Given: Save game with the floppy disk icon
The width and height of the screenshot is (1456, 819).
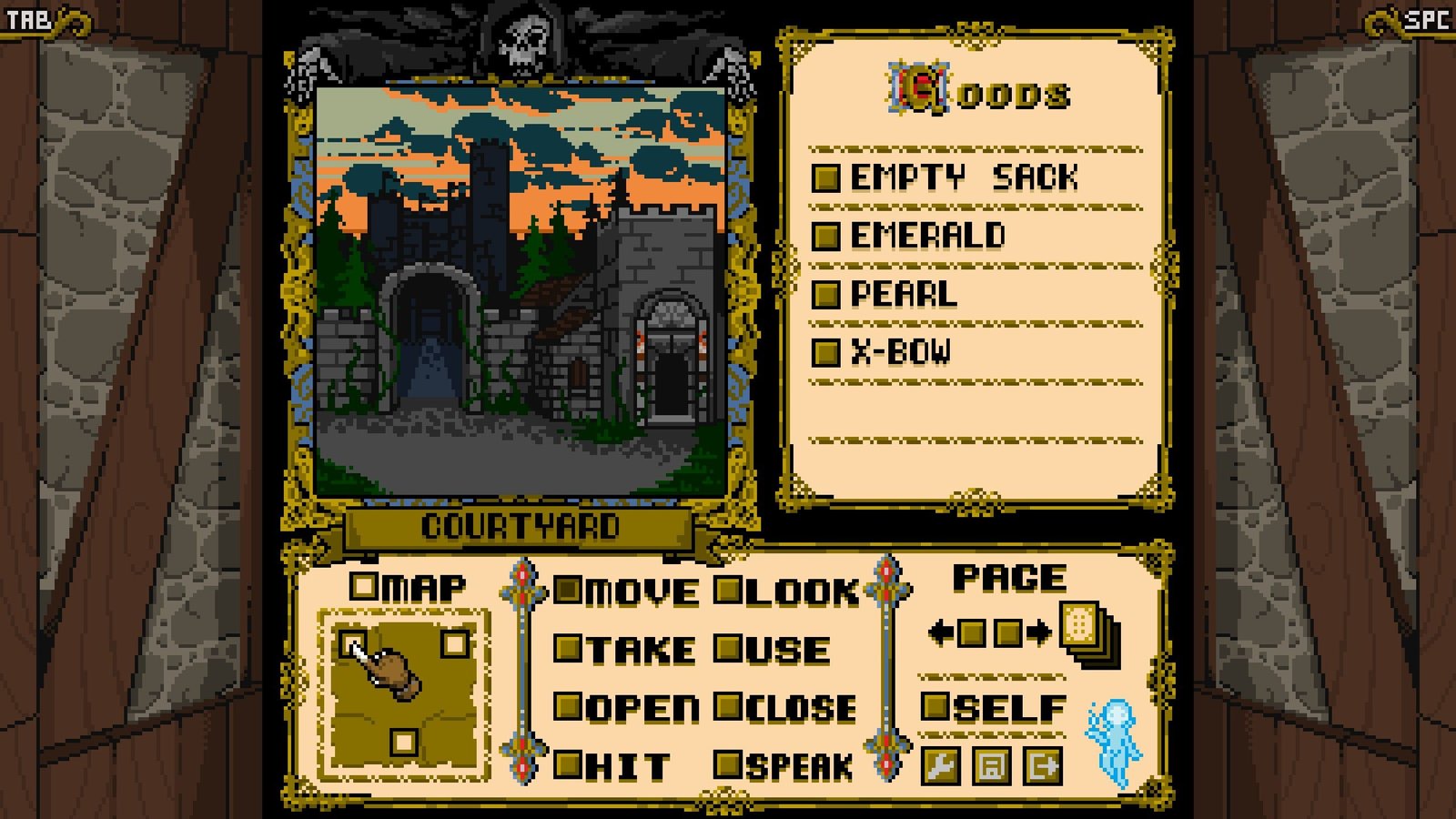Looking at the screenshot, I should point(991,765).
